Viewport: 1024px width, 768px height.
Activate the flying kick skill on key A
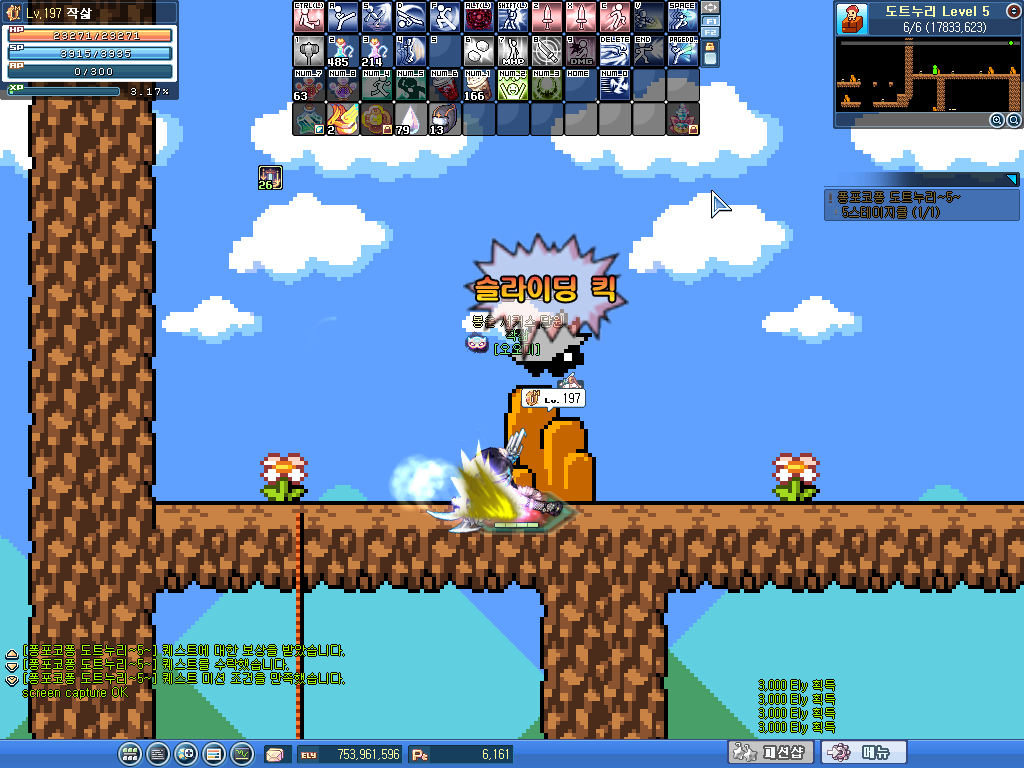343,17
